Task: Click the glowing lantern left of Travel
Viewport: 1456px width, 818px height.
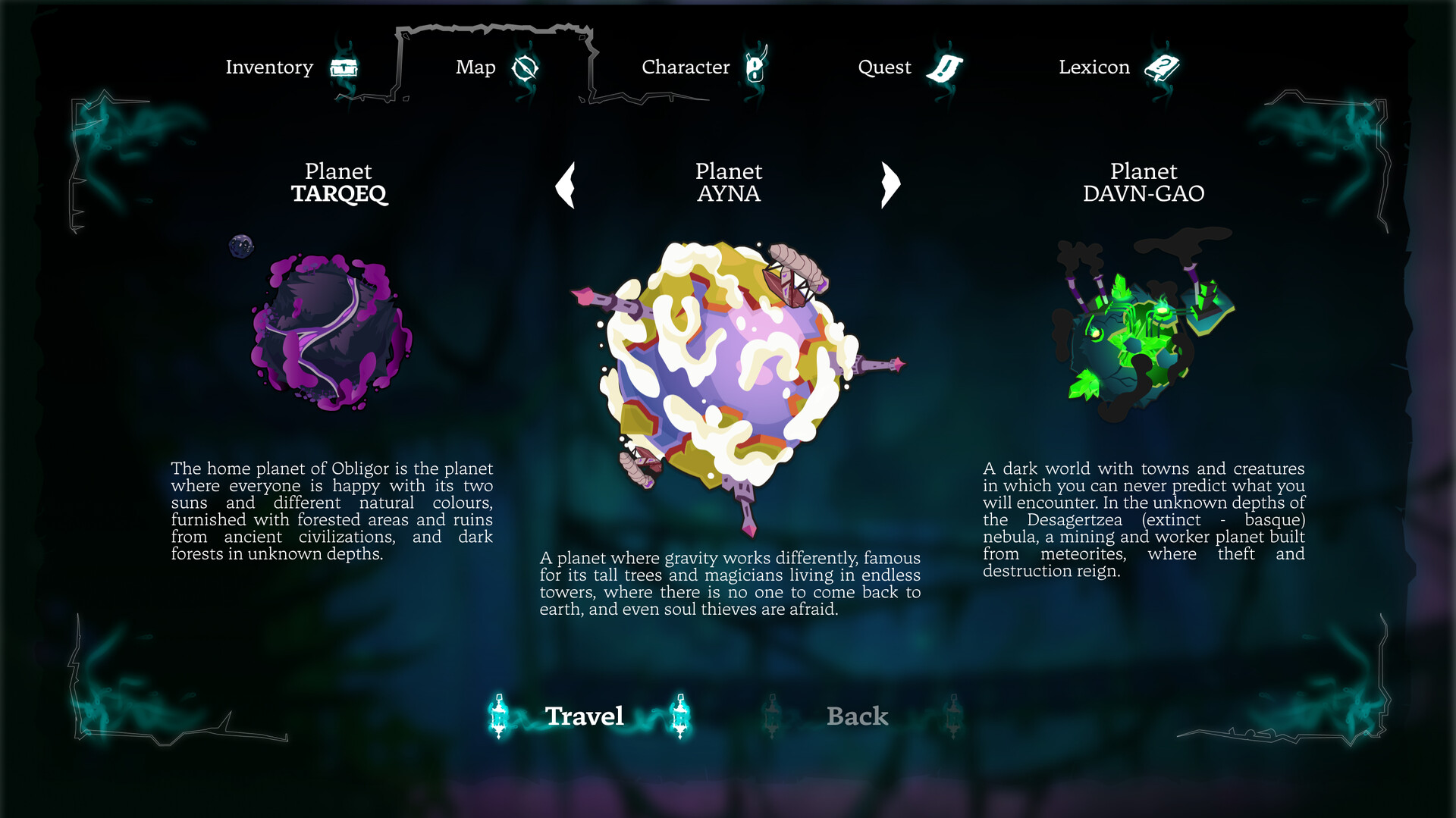Action: click(x=499, y=716)
